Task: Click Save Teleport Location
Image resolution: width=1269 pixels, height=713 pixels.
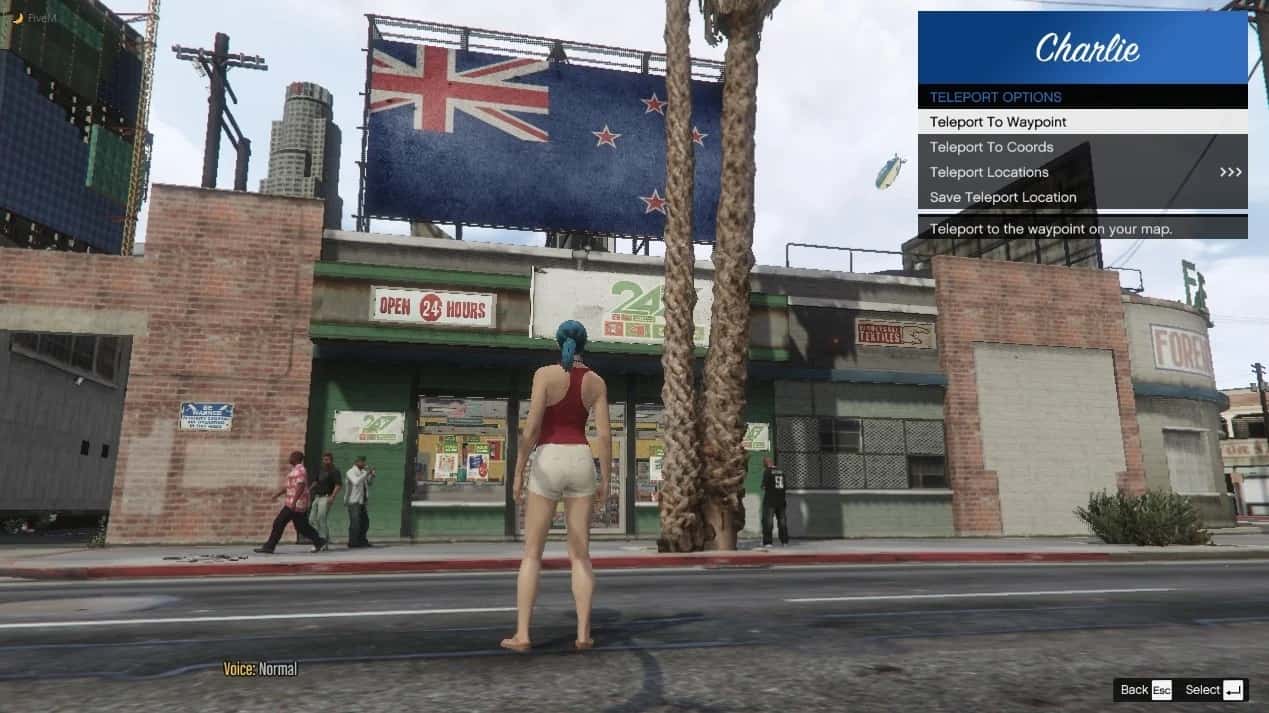Action: click(1081, 197)
